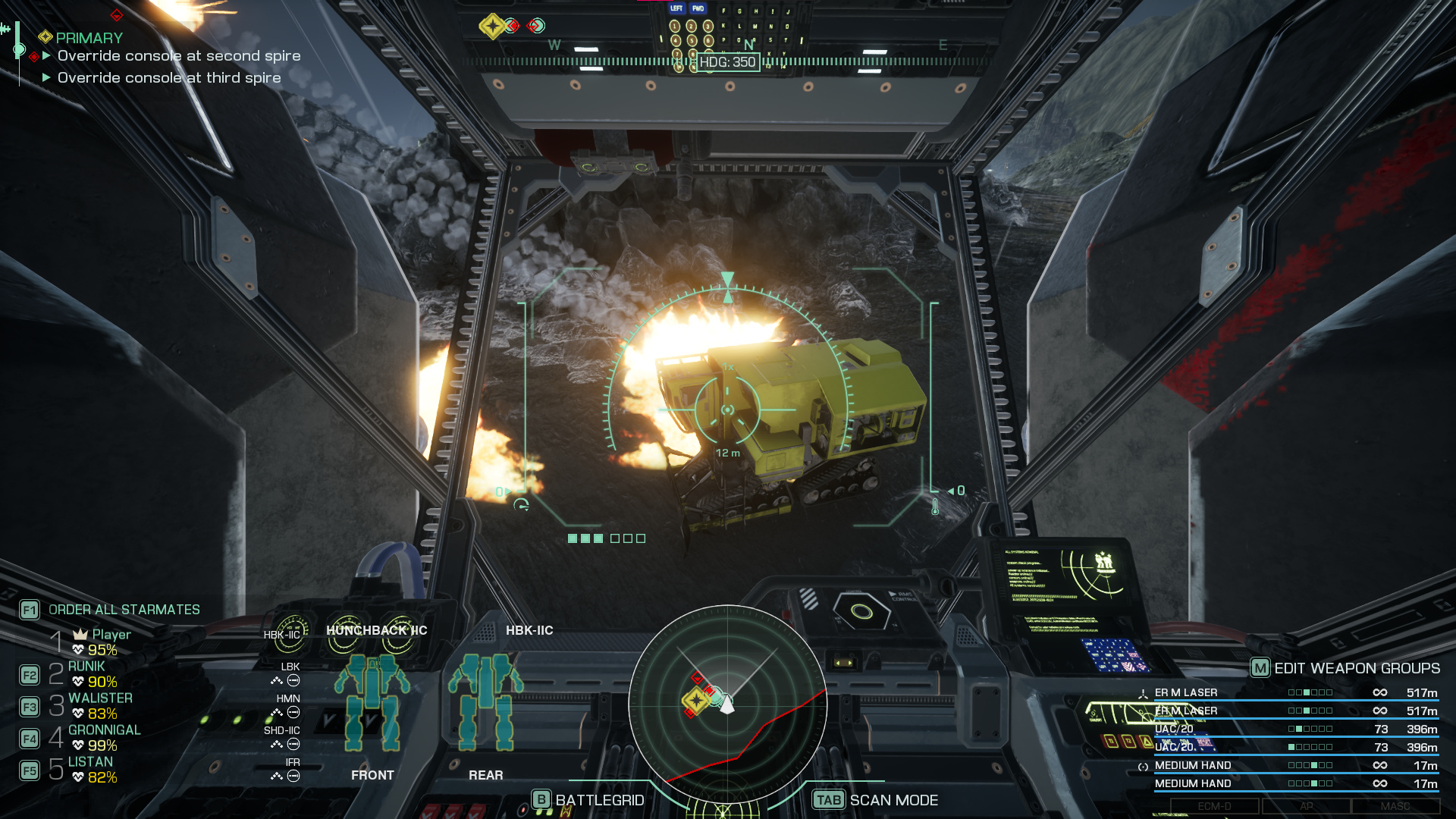Toggle the MASC equipment indicator
Image resolution: width=1456 pixels, height=819 pixels.
coord(1395,806)
